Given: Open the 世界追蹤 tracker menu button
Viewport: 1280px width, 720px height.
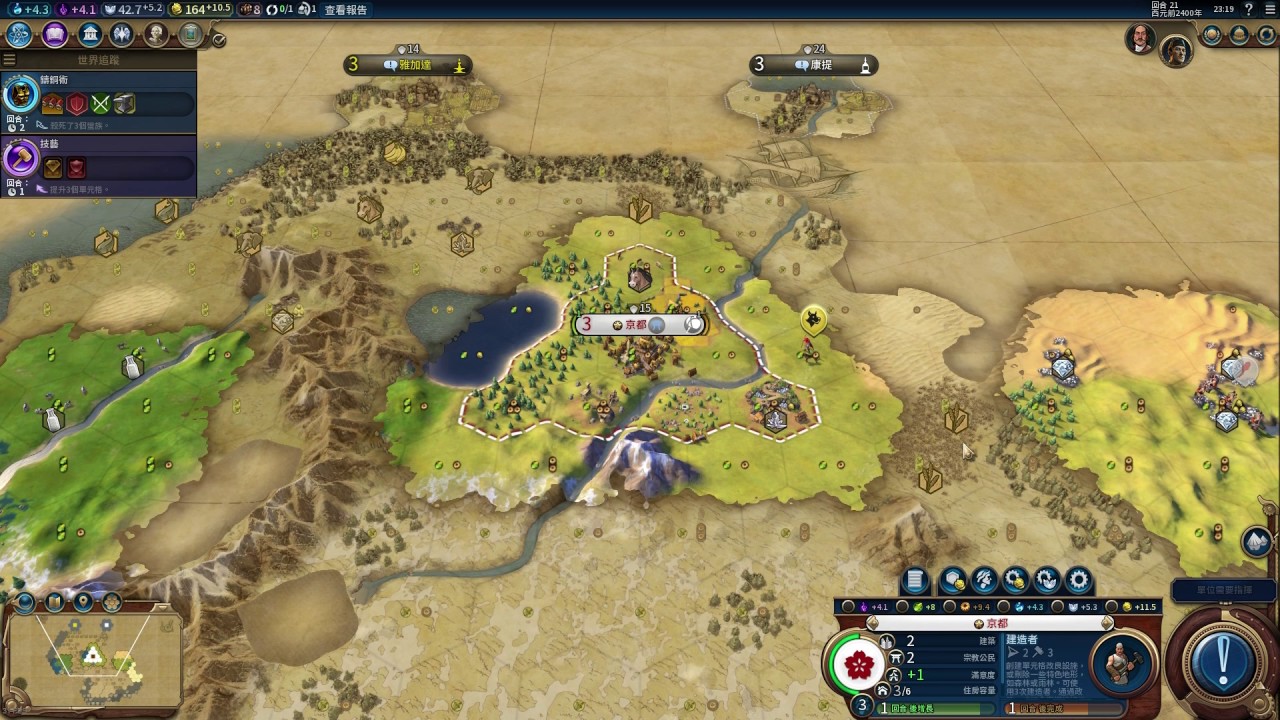Looking at the screenshot, I should point(10,60).
